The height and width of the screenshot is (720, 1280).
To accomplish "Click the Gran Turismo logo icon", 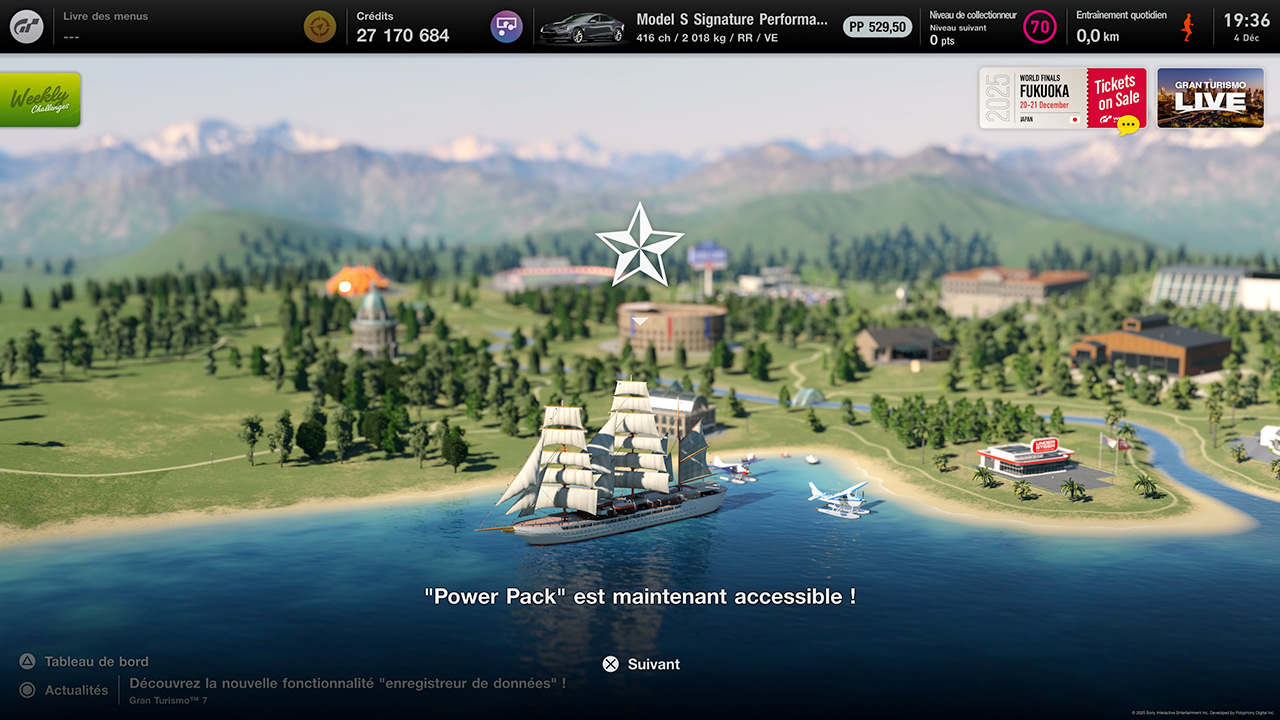I will point(27,27).
